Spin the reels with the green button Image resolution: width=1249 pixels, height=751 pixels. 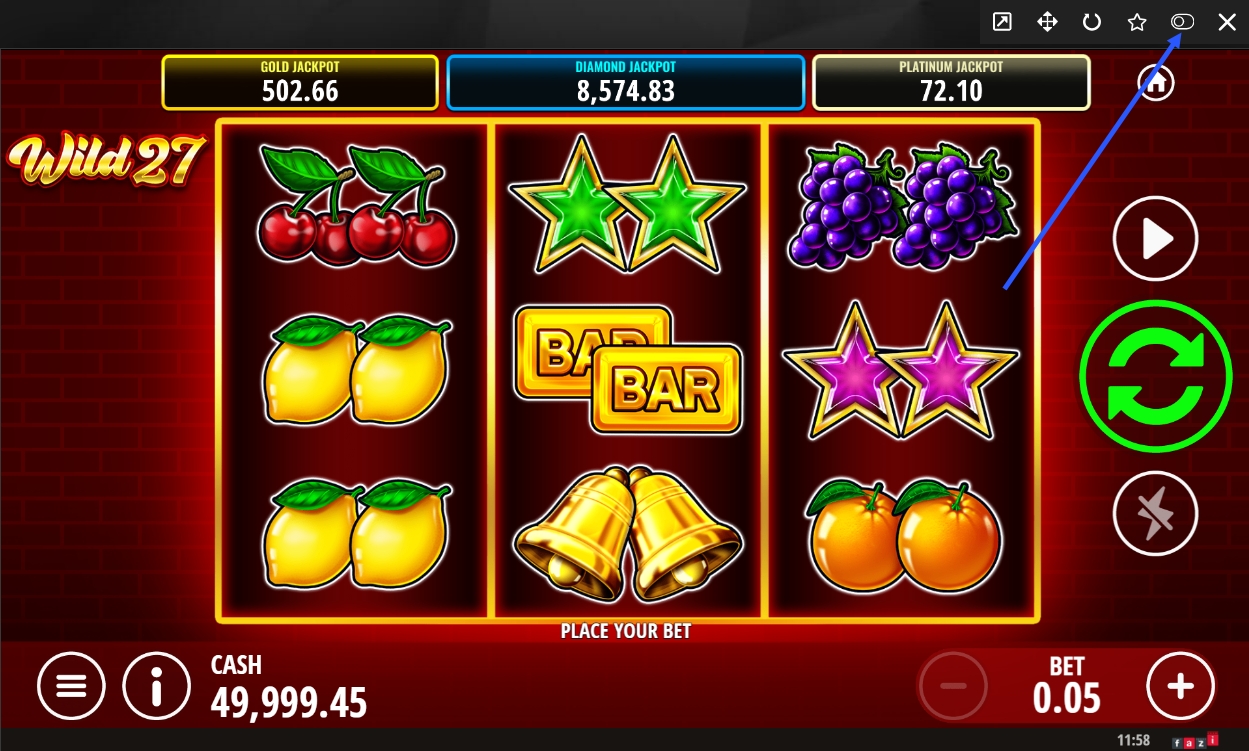(x=1155, y=376)
